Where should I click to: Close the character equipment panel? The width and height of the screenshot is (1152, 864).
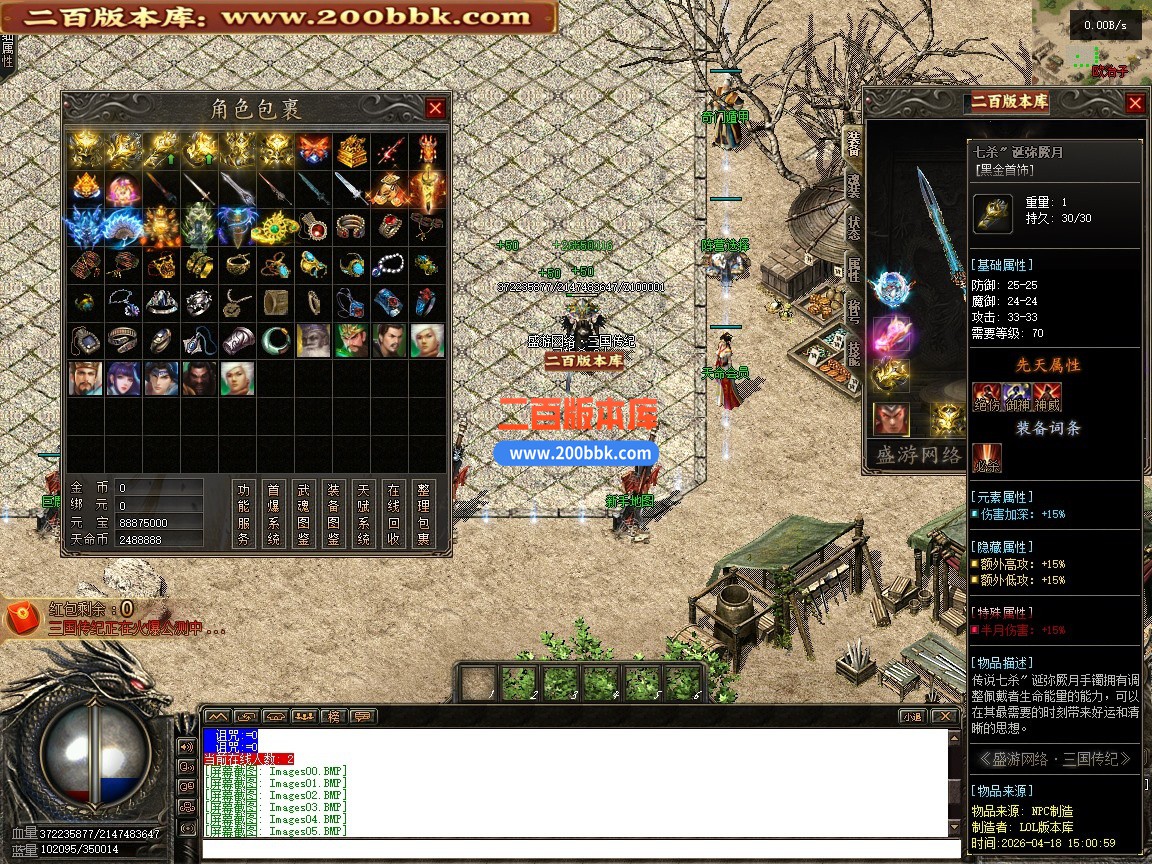pyautogui.click(x=1134, y=103)
